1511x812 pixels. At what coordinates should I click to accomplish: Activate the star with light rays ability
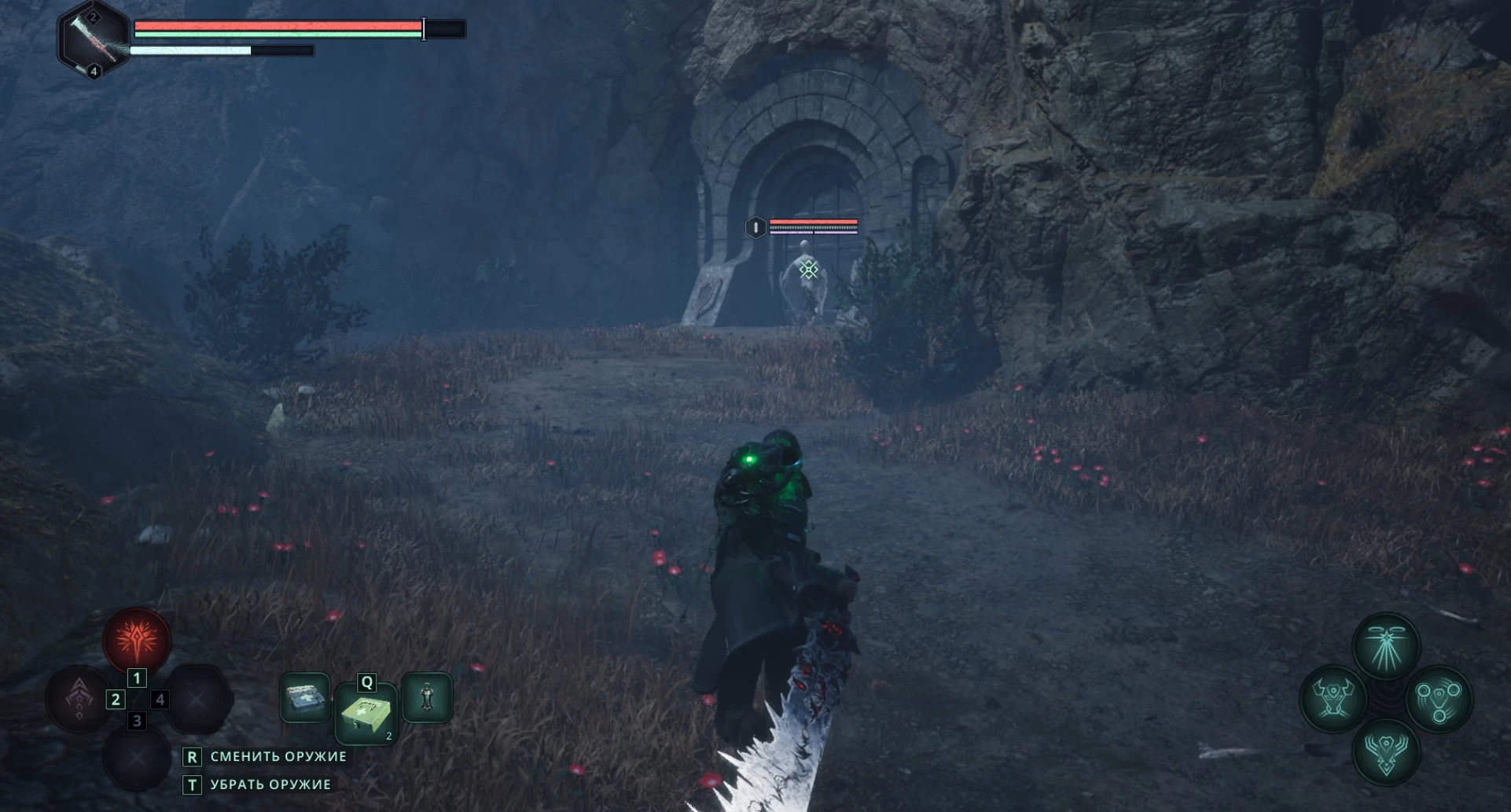(x=1385, y=647)
